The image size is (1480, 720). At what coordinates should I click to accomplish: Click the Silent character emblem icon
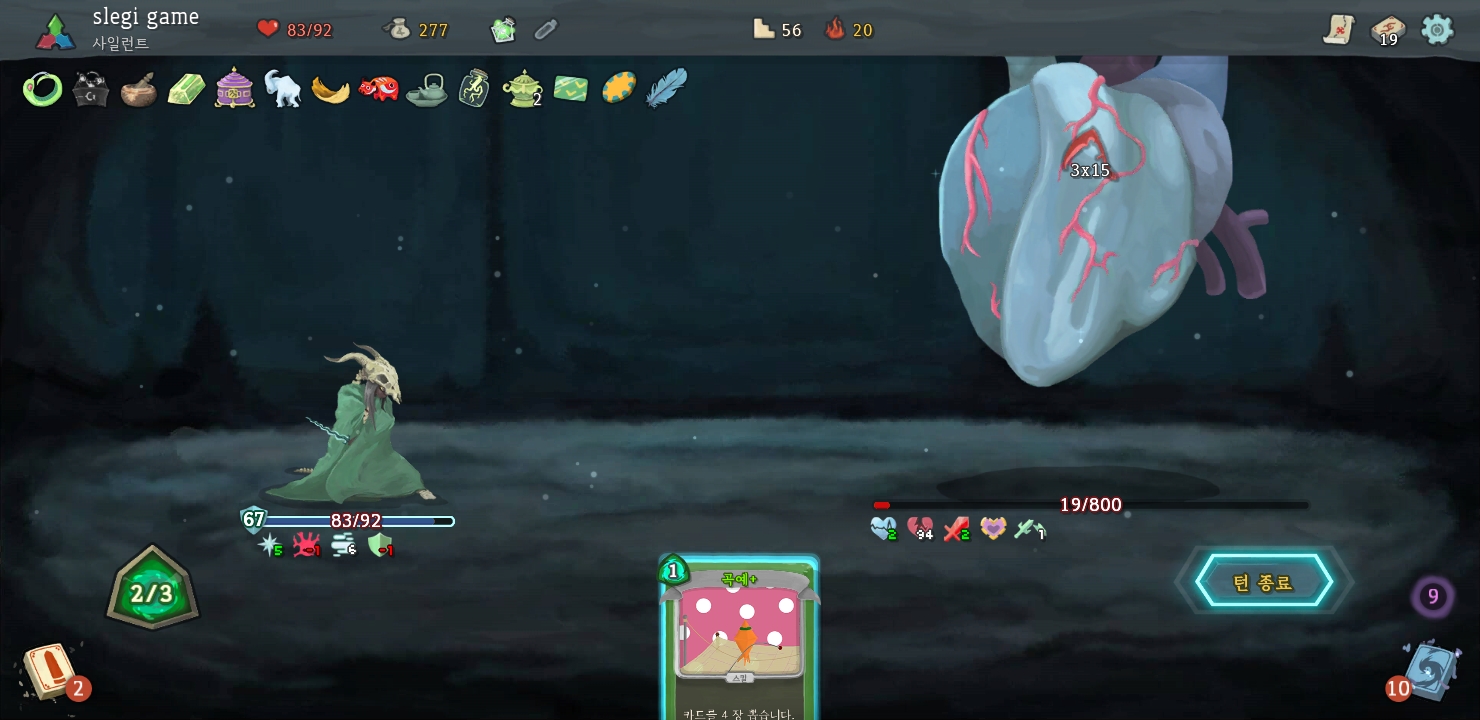[56, 31]
